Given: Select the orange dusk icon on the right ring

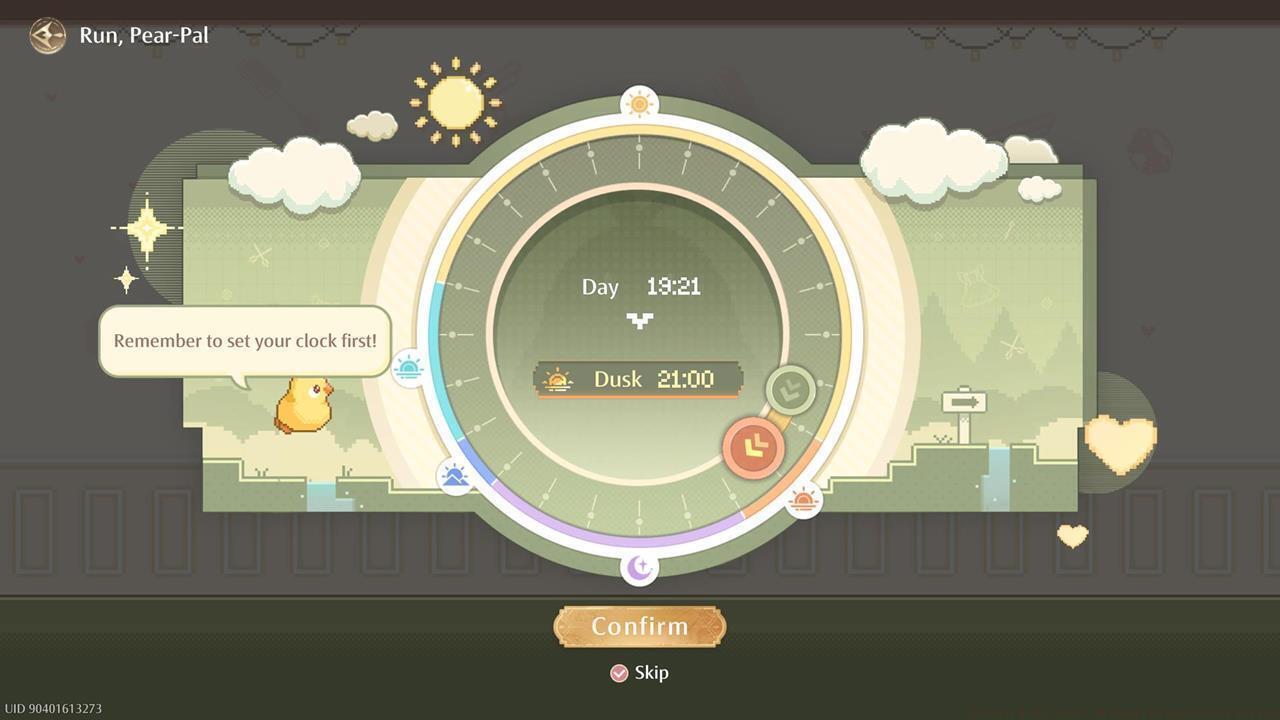Looking at the screenshot, I should point(804,501).
